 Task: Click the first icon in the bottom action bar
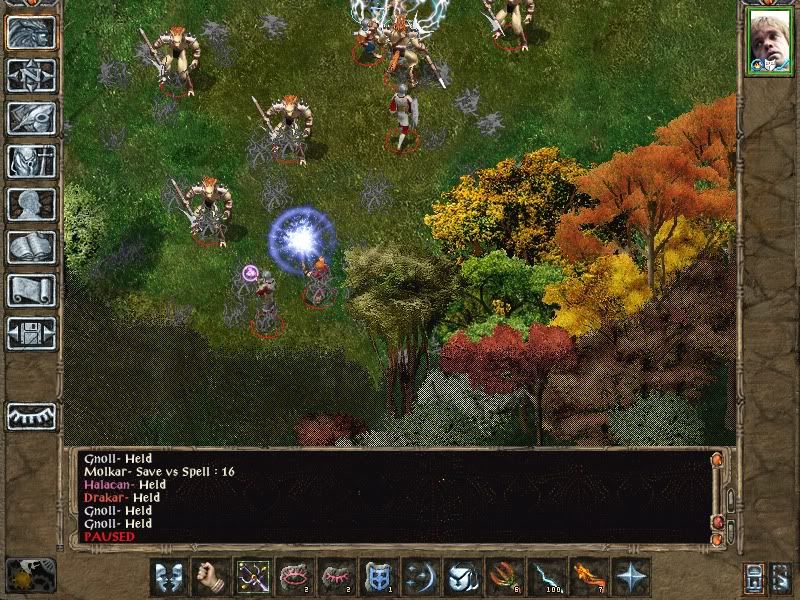click(x=169, y=577)
